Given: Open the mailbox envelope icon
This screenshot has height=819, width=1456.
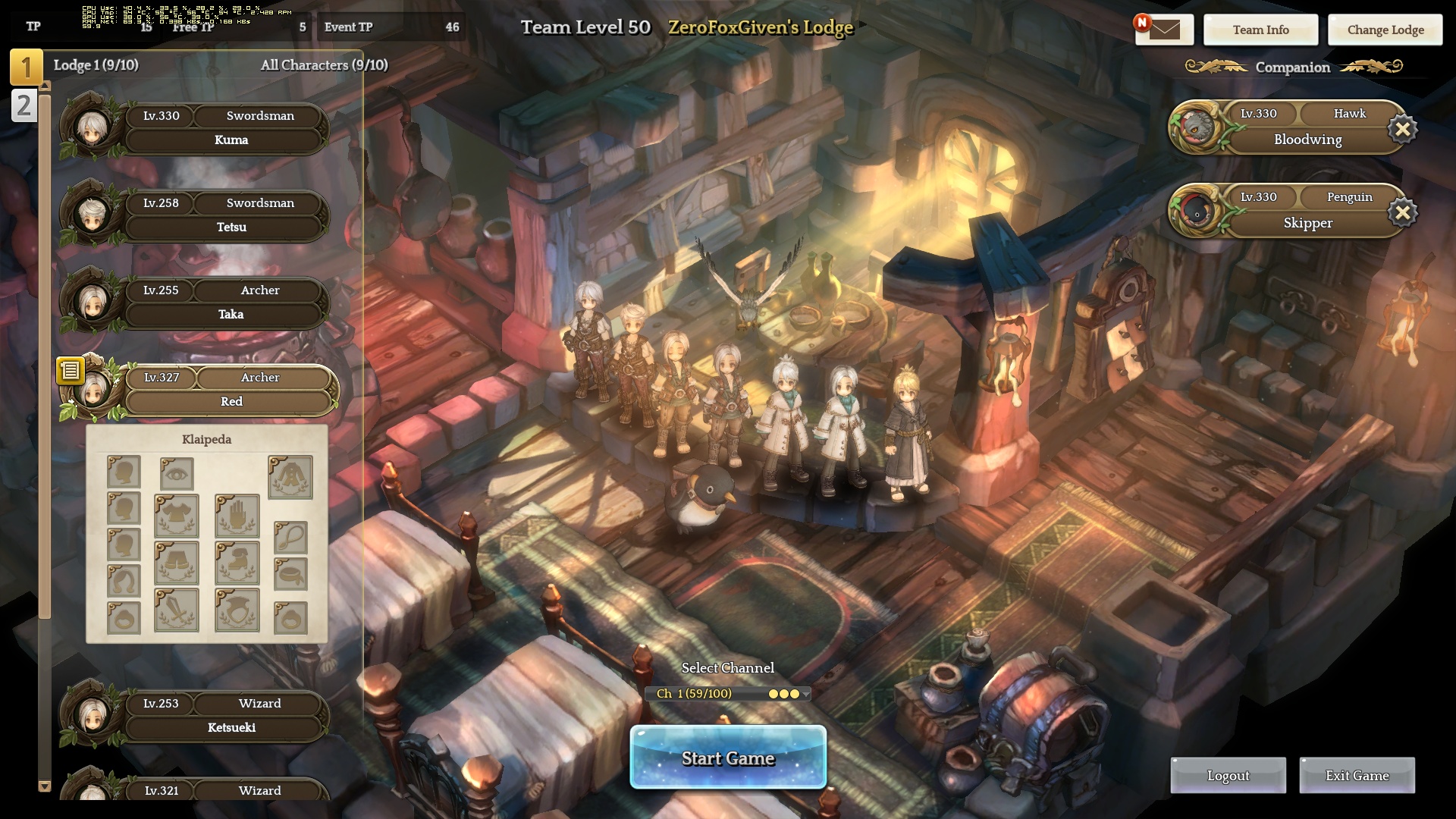Looking at the screenshot, I should point(1164,30).
